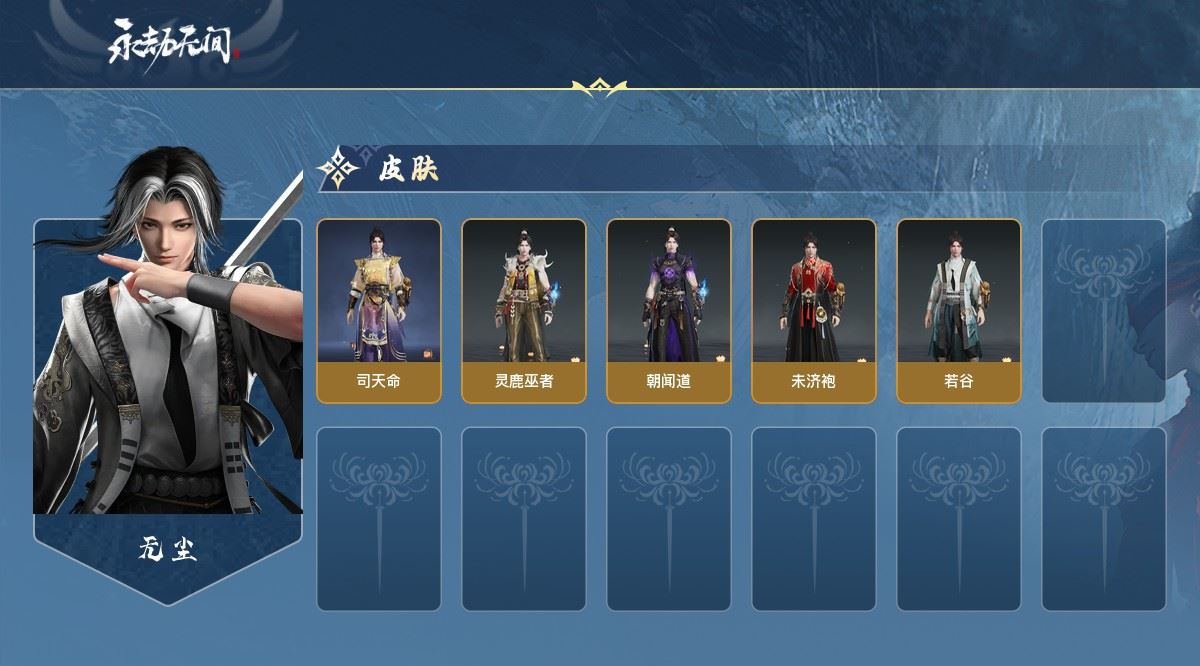Select the 司天命 skin card
The width and height of the screenshot is (1200, 666).
[379, 310]
